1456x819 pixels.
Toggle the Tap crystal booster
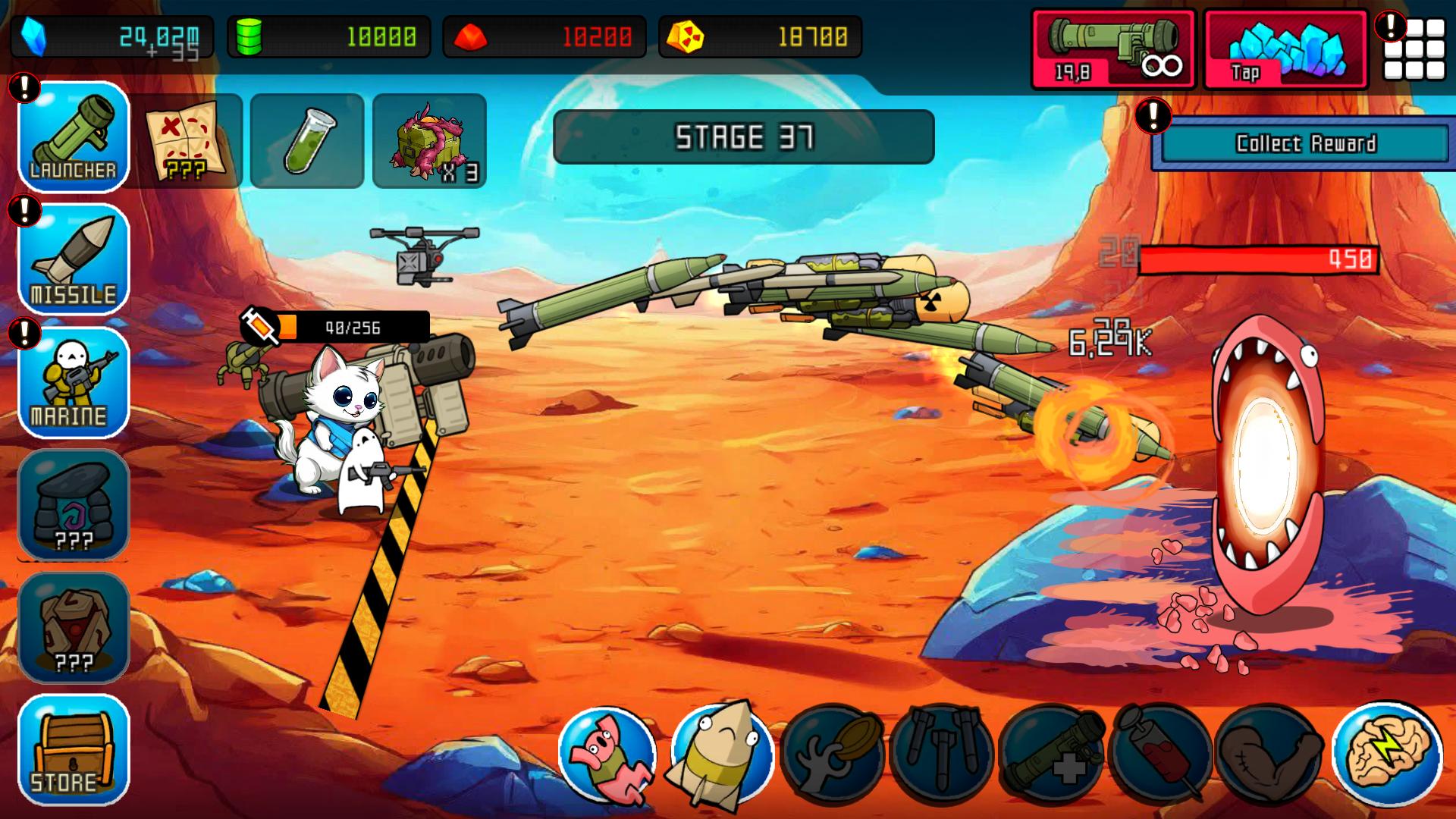(x=1284, y=49)
